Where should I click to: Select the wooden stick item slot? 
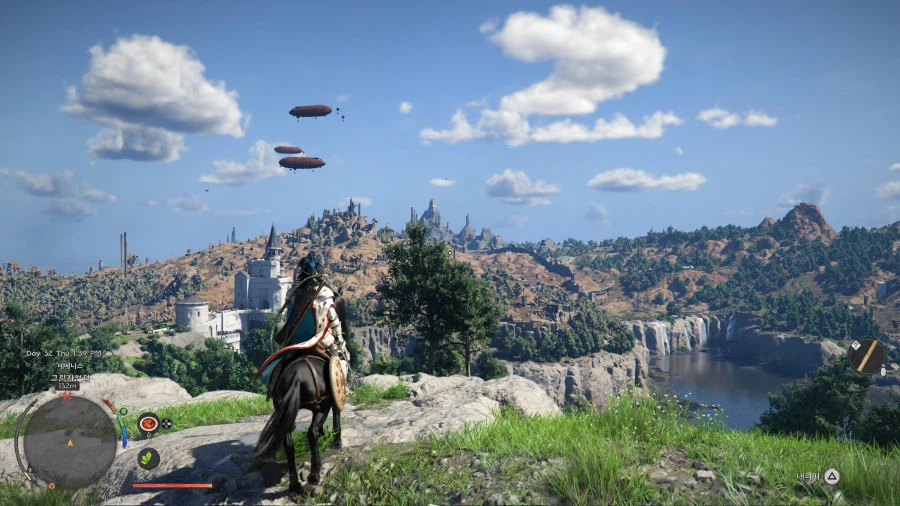[865, 357]
